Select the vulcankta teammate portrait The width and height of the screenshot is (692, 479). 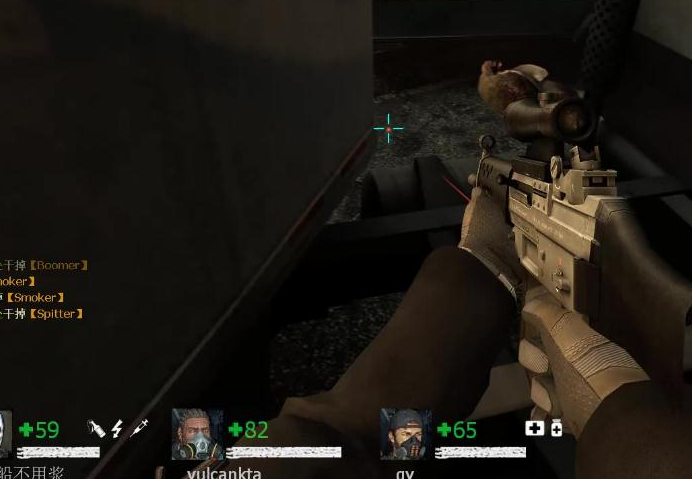pyautogui.click(x=197, y=434)
